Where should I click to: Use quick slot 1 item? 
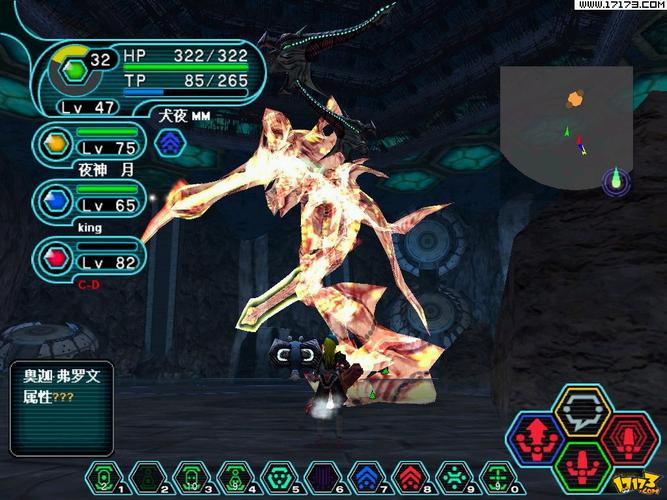pyautogui.click(x=104, y=477)
